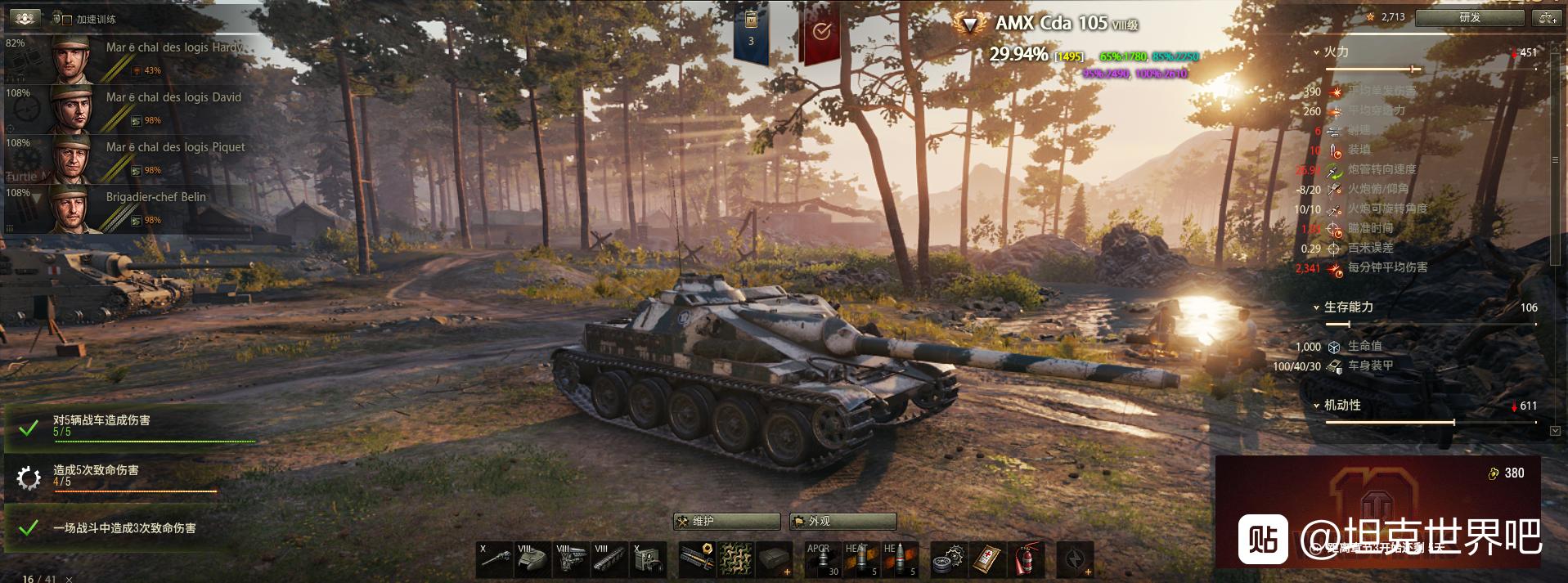Screen dimensions: 1568x583
Task: Open the 外观 exterior customization button
Action: click(x=842, y=522)
